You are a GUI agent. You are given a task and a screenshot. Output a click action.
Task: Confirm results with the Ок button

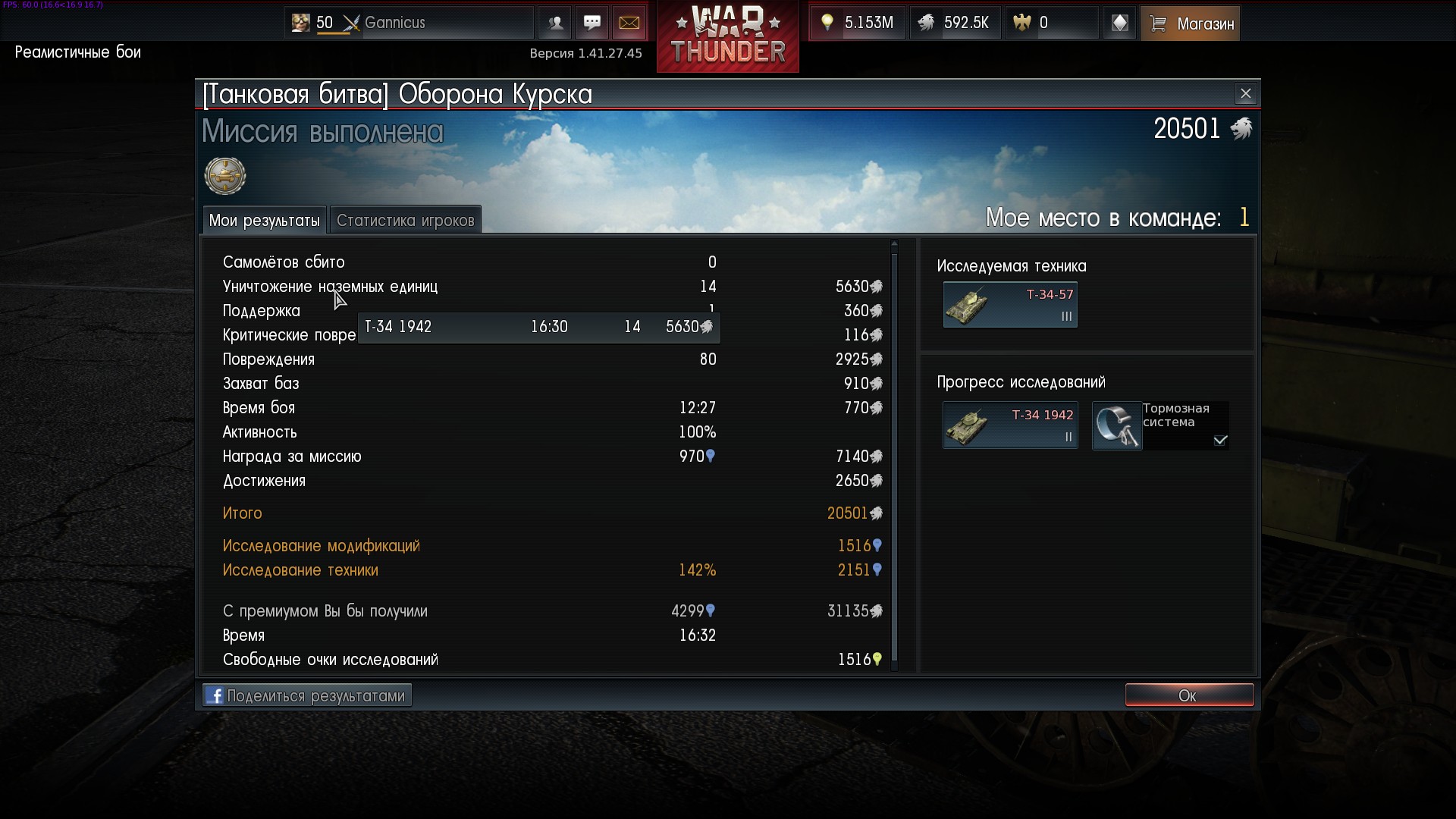coord(1188,695)
